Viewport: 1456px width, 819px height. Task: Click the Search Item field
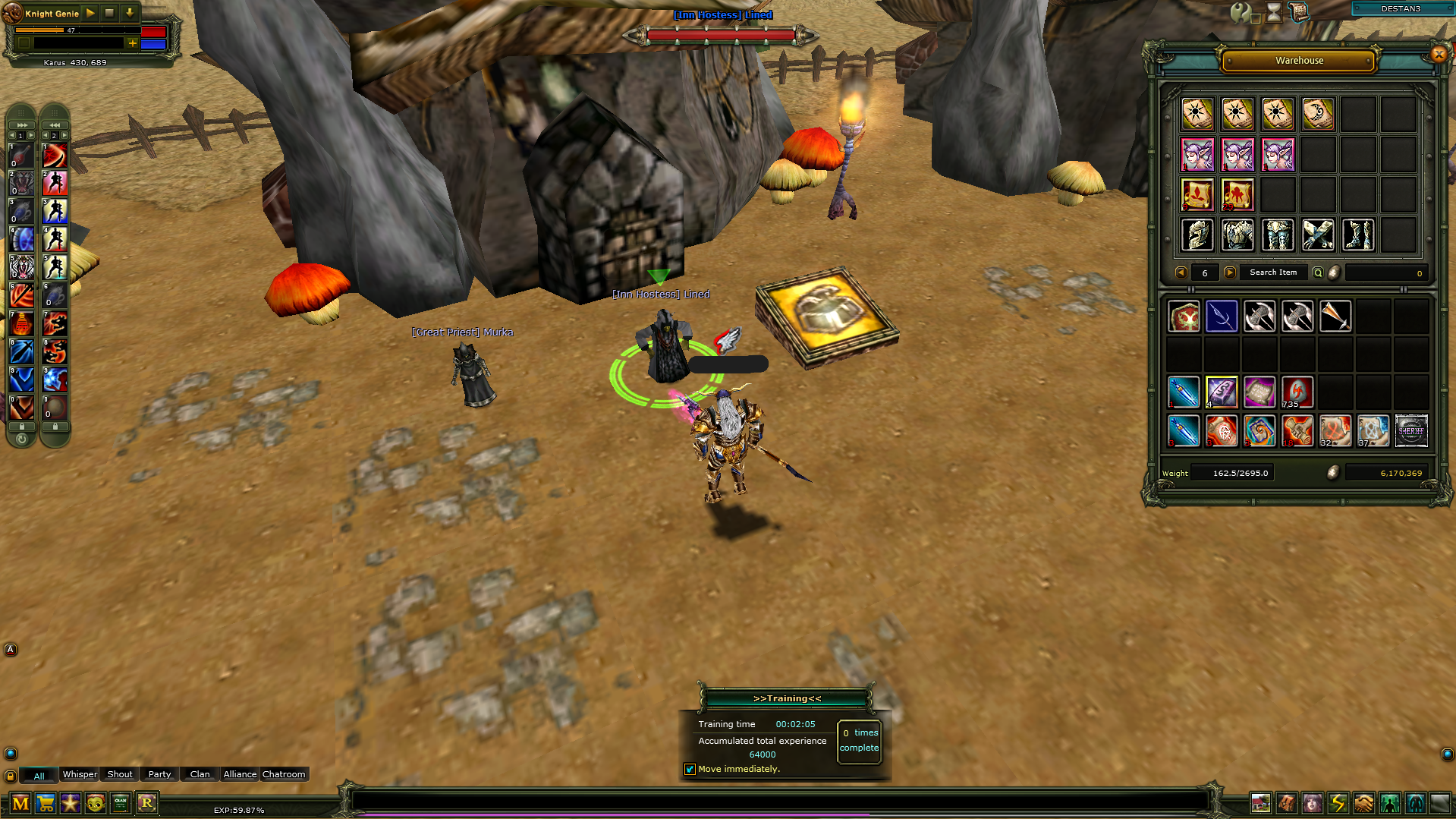(x=1273, y=272)
